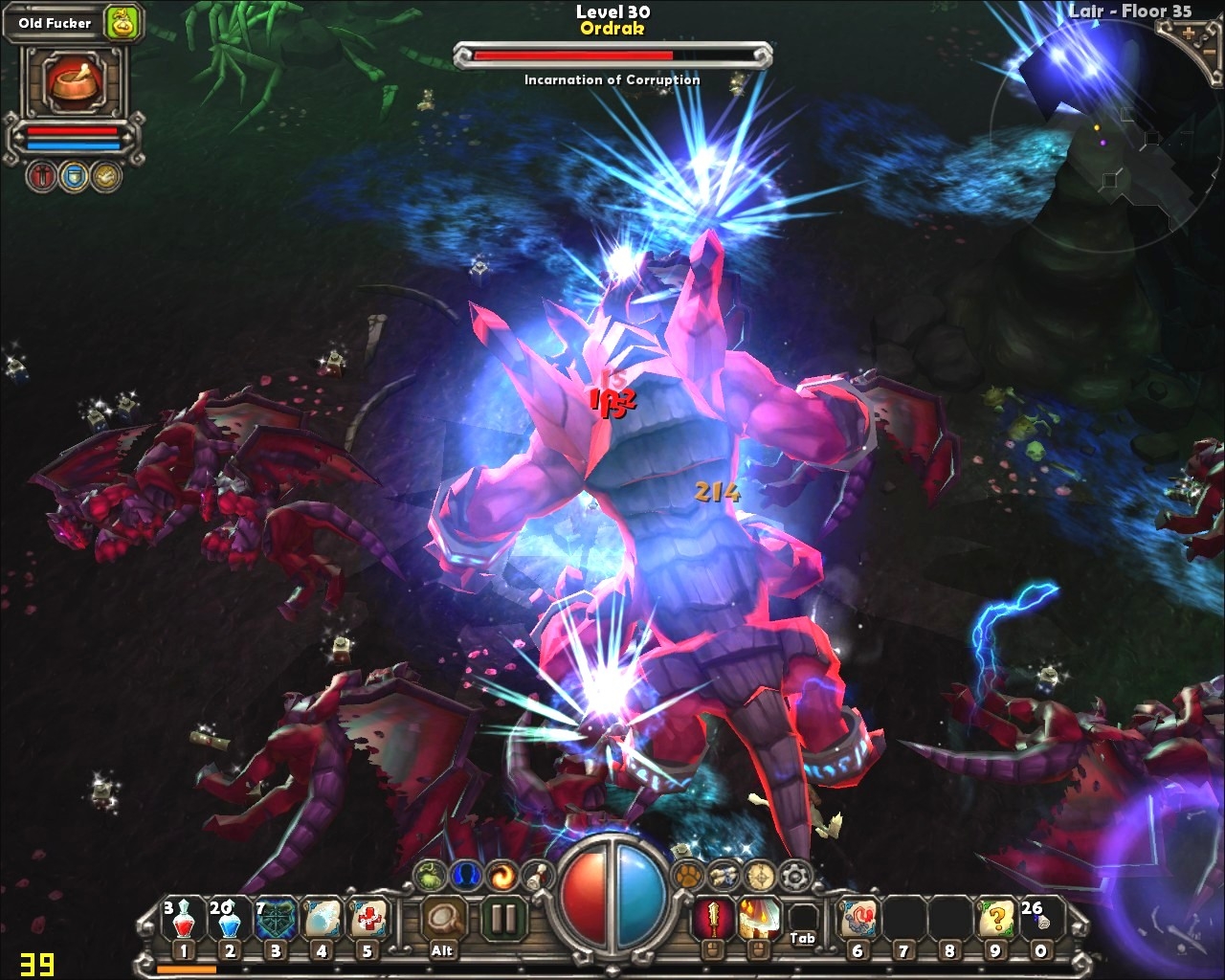This screenshot has height=980, width=1225.
Task: Open the pet's gold bag inventory
Action: click(122, 23)
